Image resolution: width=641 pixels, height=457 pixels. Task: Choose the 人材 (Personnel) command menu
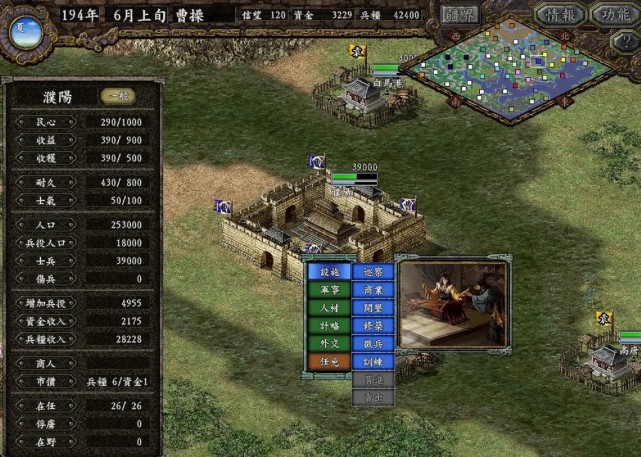(328, 308)
